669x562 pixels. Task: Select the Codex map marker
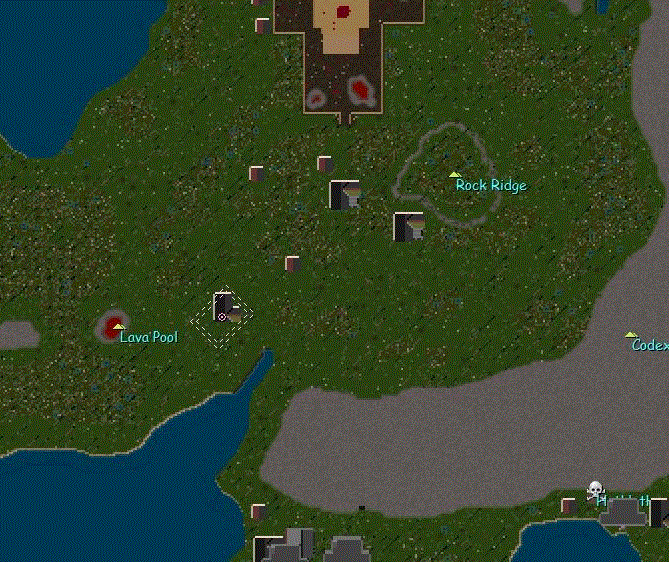click(x=630, y=336)
